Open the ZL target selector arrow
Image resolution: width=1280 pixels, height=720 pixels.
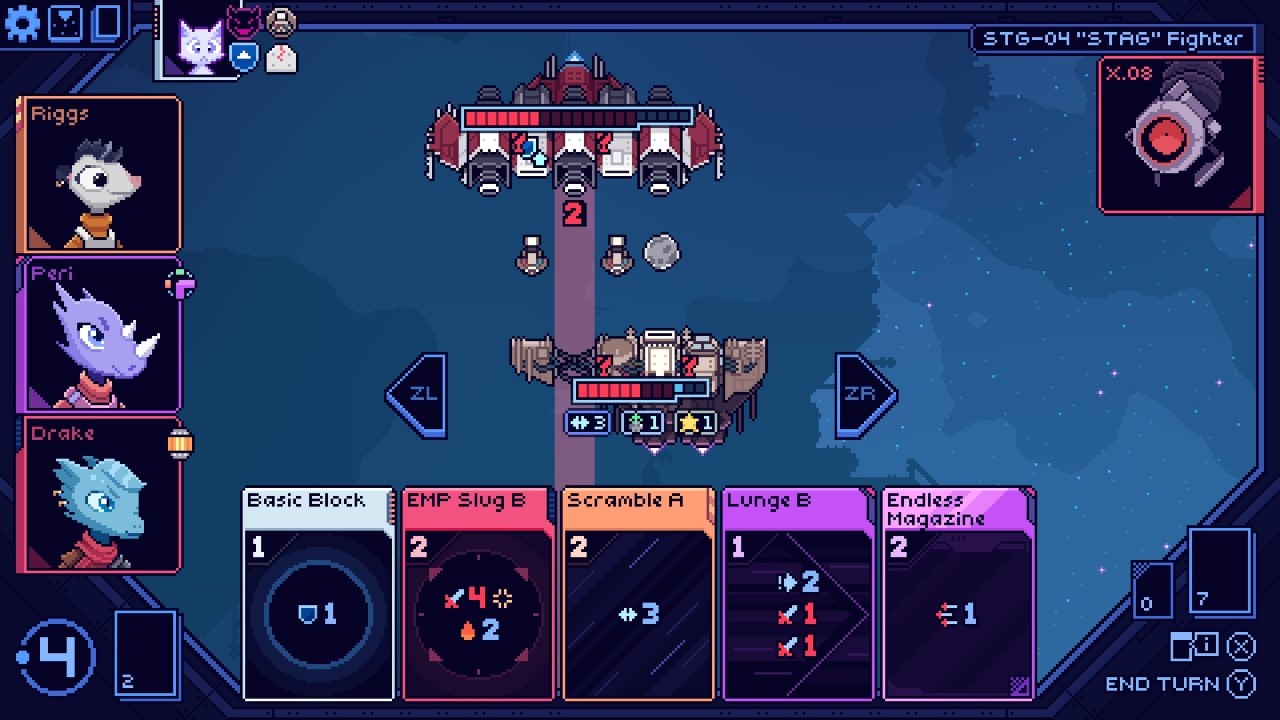click(x=418, y=393)
